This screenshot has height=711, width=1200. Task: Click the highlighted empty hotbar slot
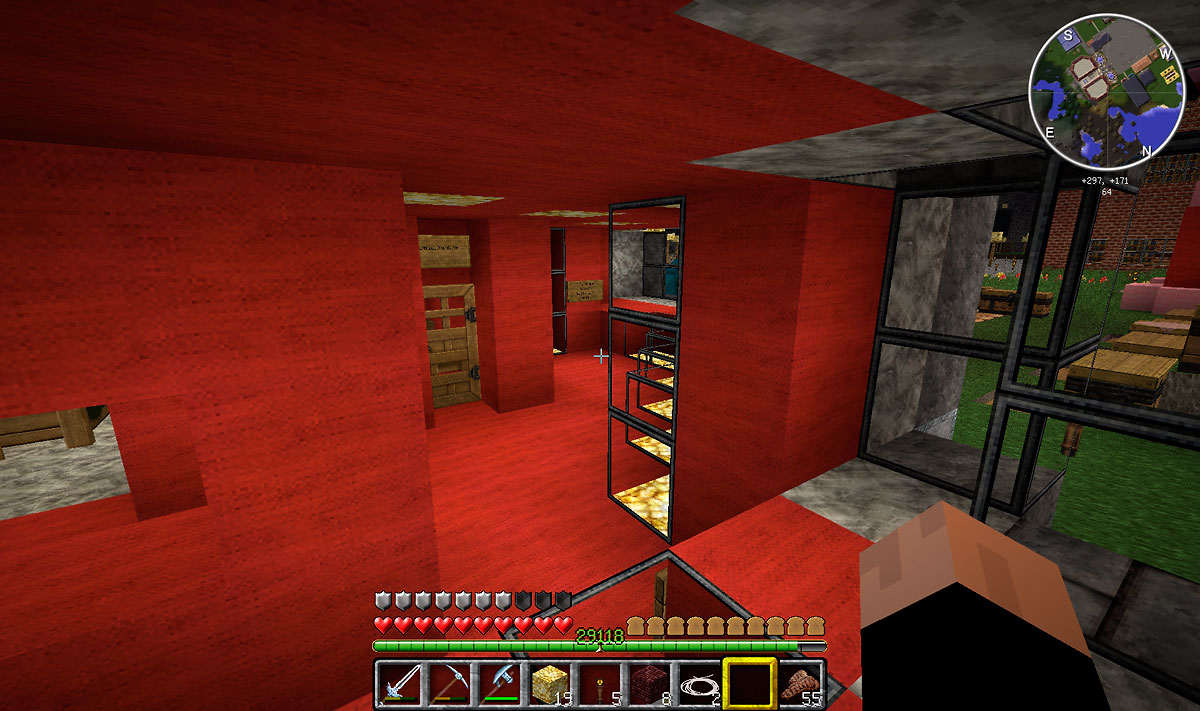point(749,684)
